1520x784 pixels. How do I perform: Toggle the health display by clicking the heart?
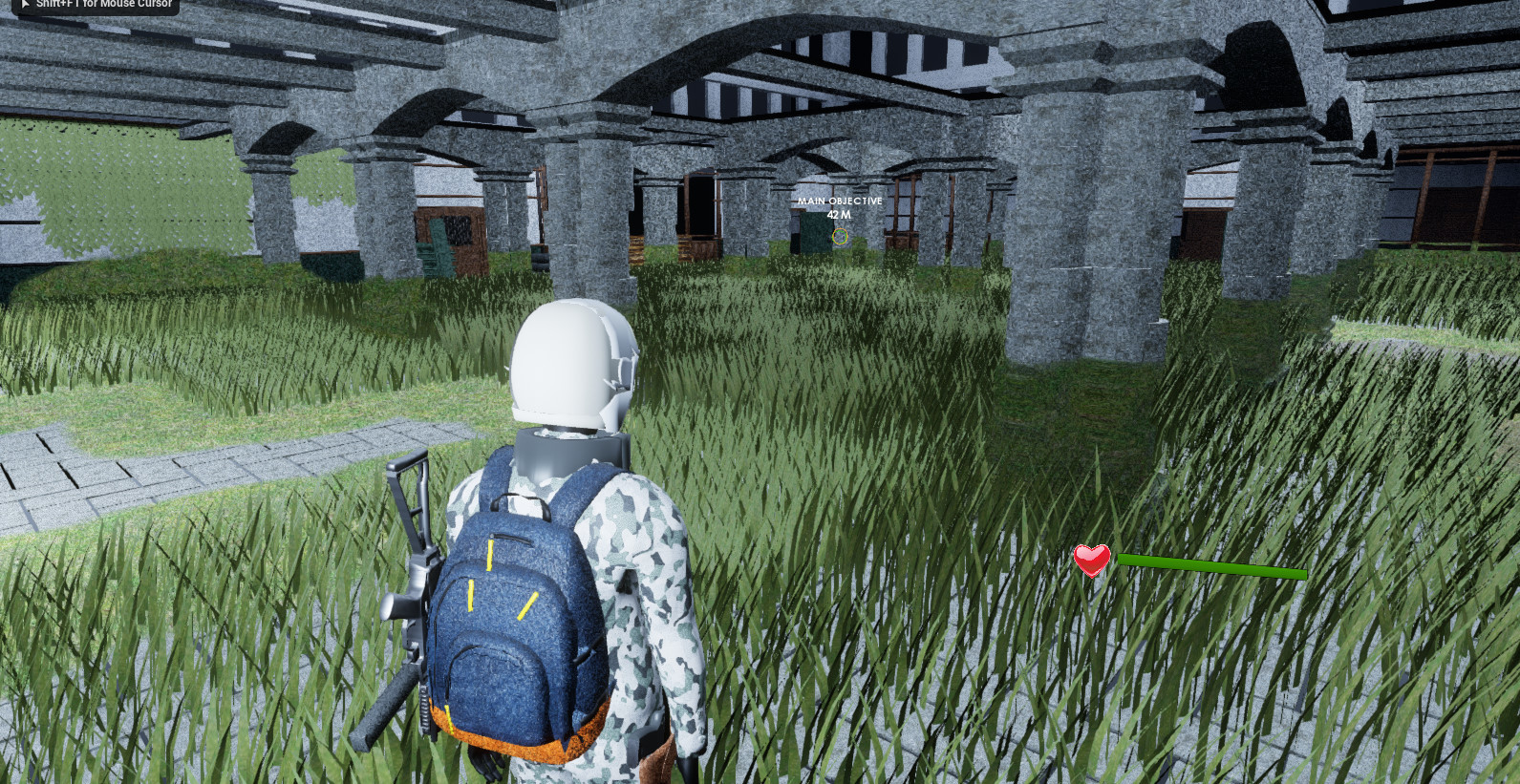click(1090, 562)
